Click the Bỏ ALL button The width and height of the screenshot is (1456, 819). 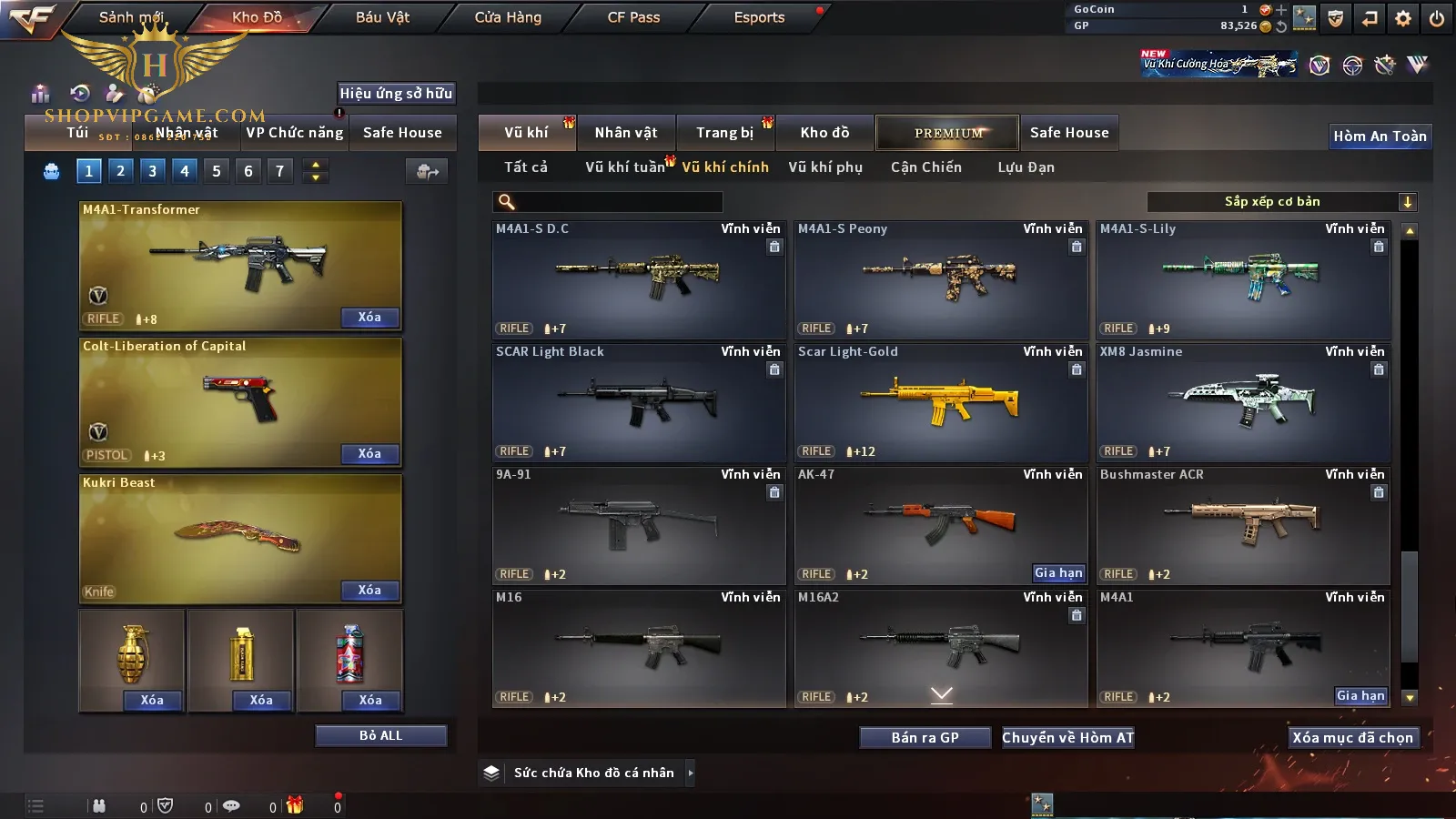[x=380, y=735]
